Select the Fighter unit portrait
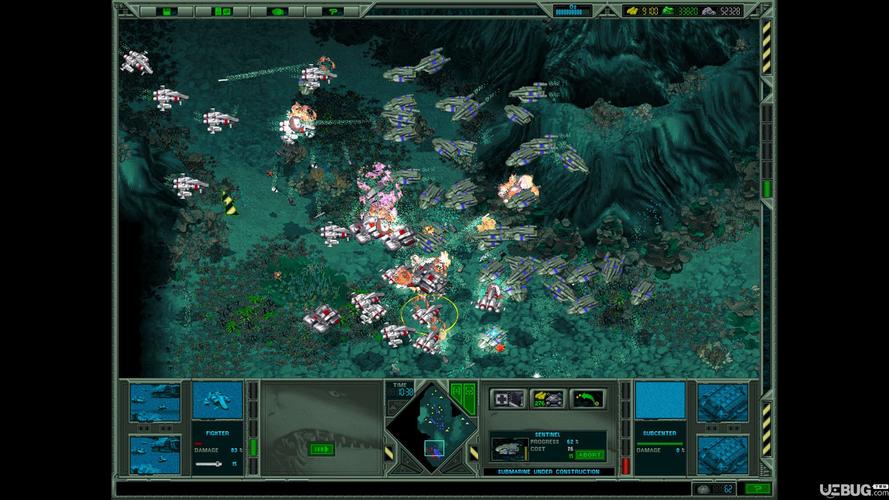The width and height of the screenshot is (889, 500). click(217, 400)
